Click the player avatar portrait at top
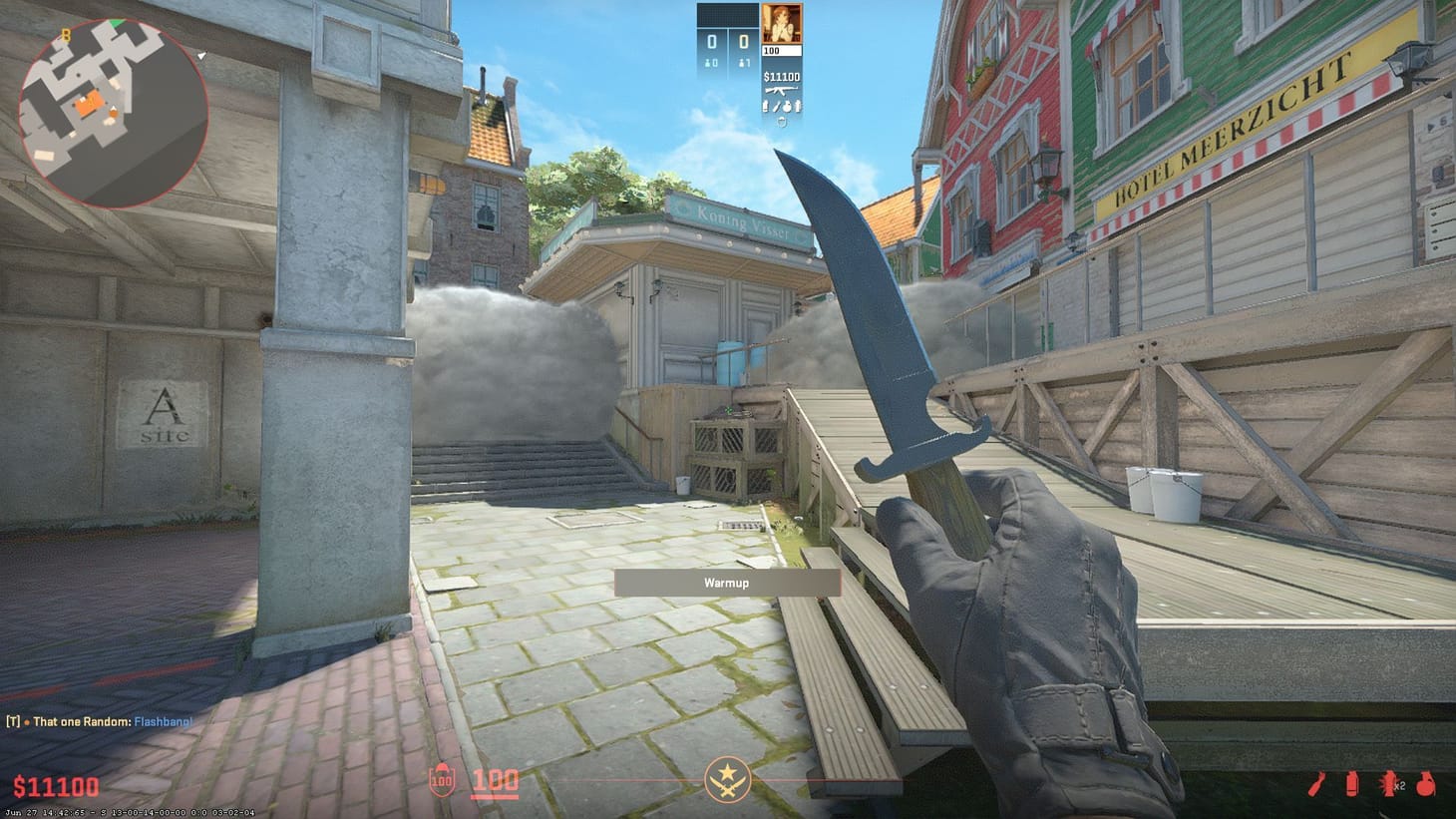Image resolution: width=1456 pixels, height=819 pixels. pyautogui.click(x=782, y=24)
